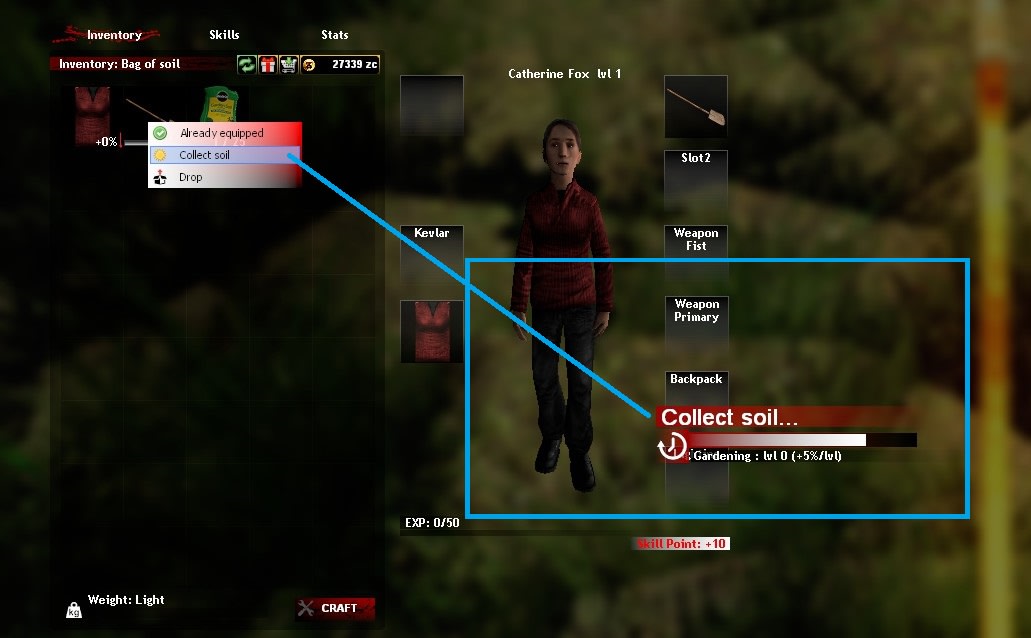
Task: Open the shopping cart shop icon
Action: (x=288, y=64)
